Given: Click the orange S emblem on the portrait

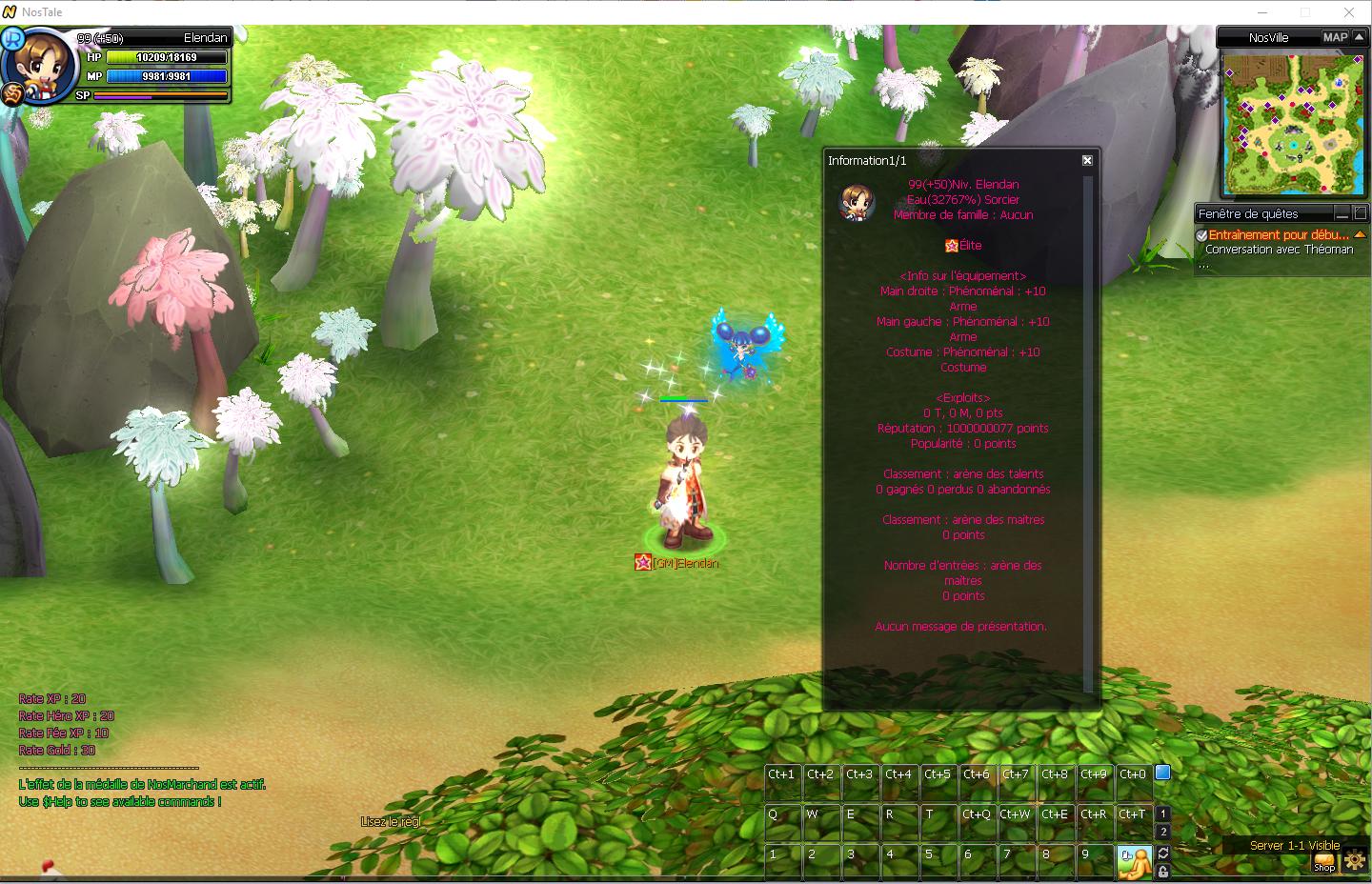Looking at the screenshot, I should pos(12,92).
